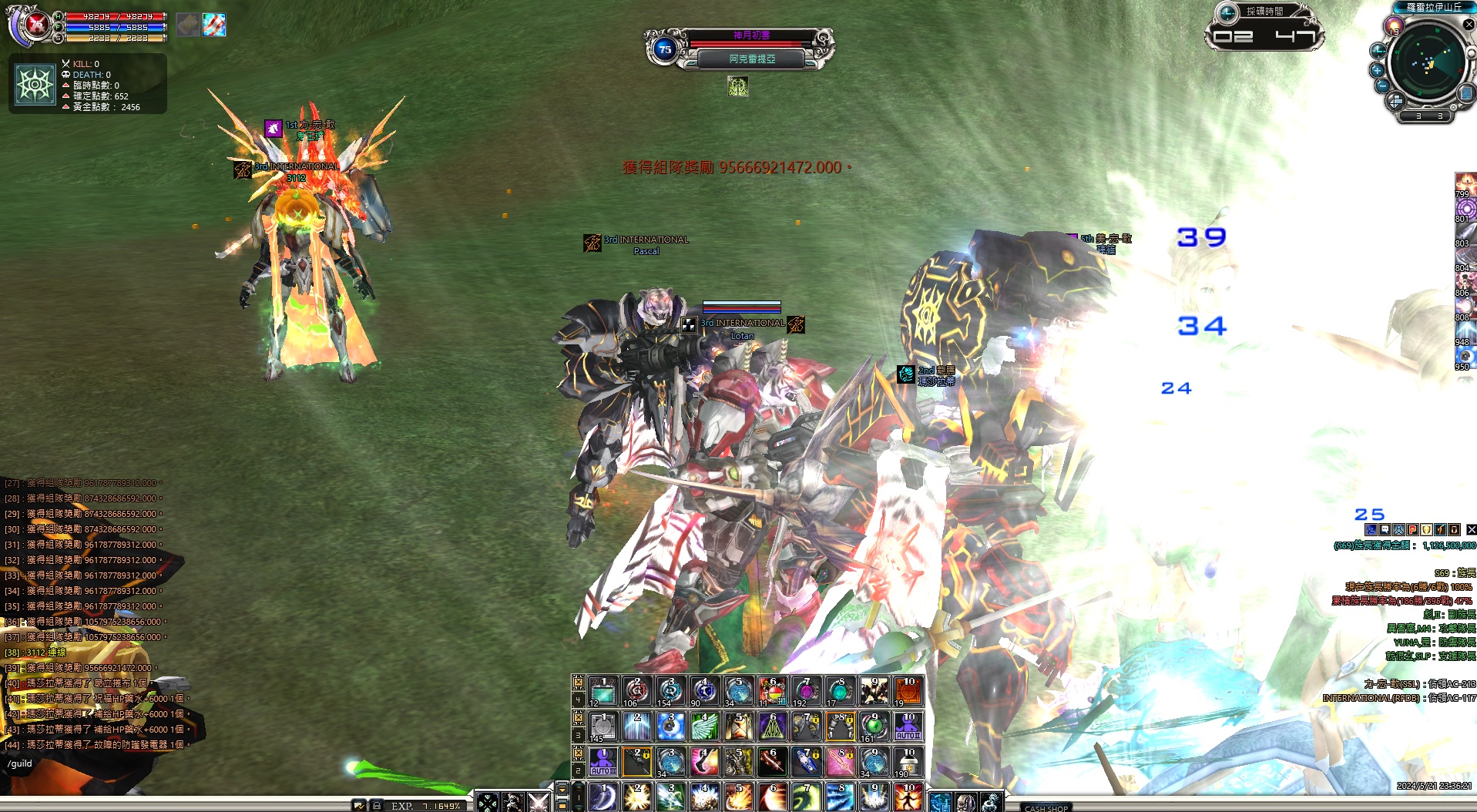Use the green orb item with count 161
This screenshot has height=812, width=1477.
coord(874,726)
